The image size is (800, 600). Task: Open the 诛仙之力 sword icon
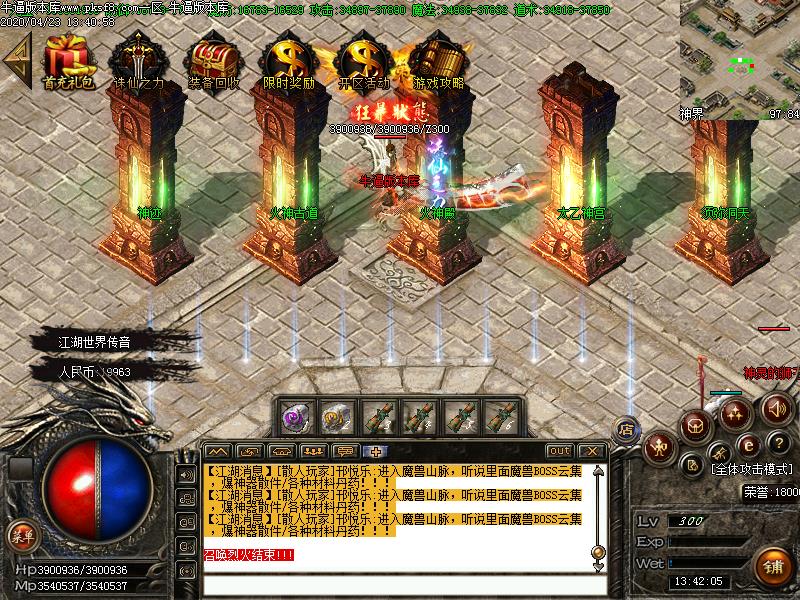coord(137,58)
